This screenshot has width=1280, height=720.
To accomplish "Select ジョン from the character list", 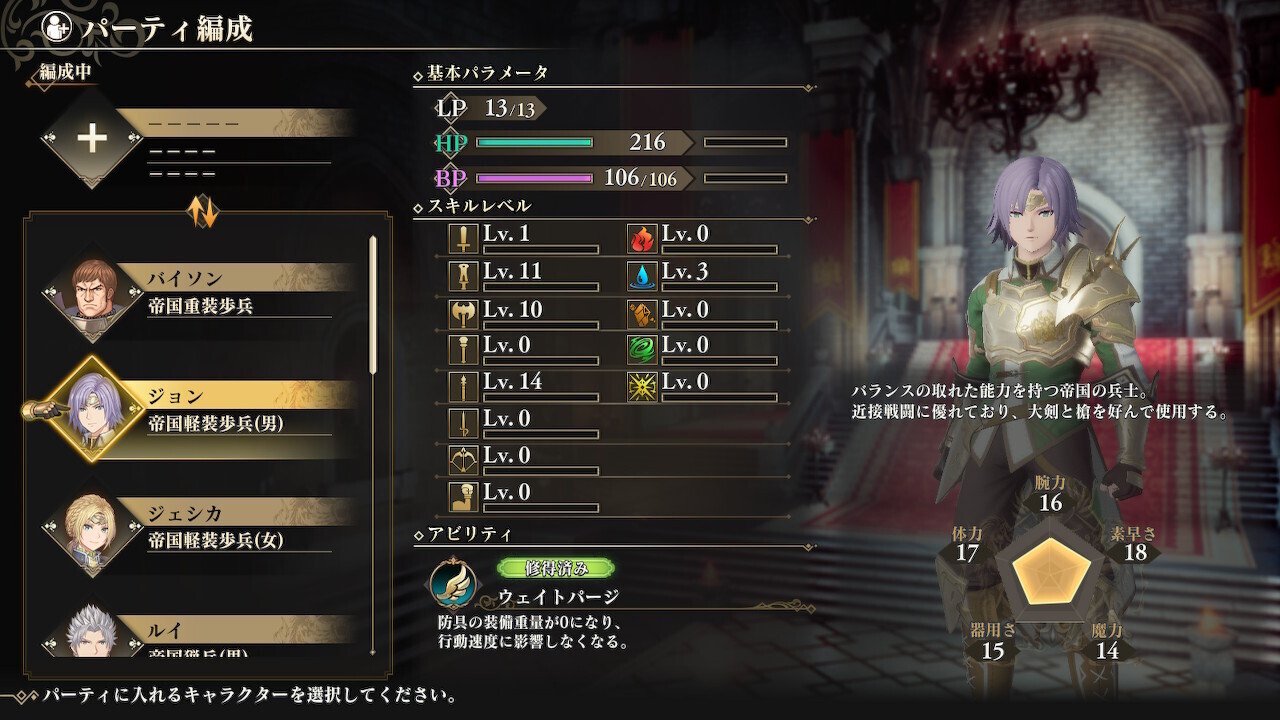I will (x=200, y=410).
